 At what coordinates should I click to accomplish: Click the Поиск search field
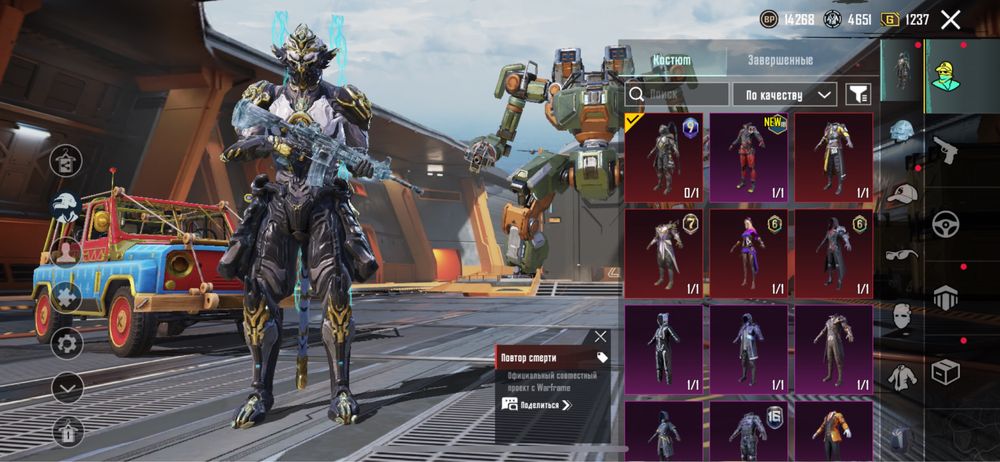tap(677, 94)
